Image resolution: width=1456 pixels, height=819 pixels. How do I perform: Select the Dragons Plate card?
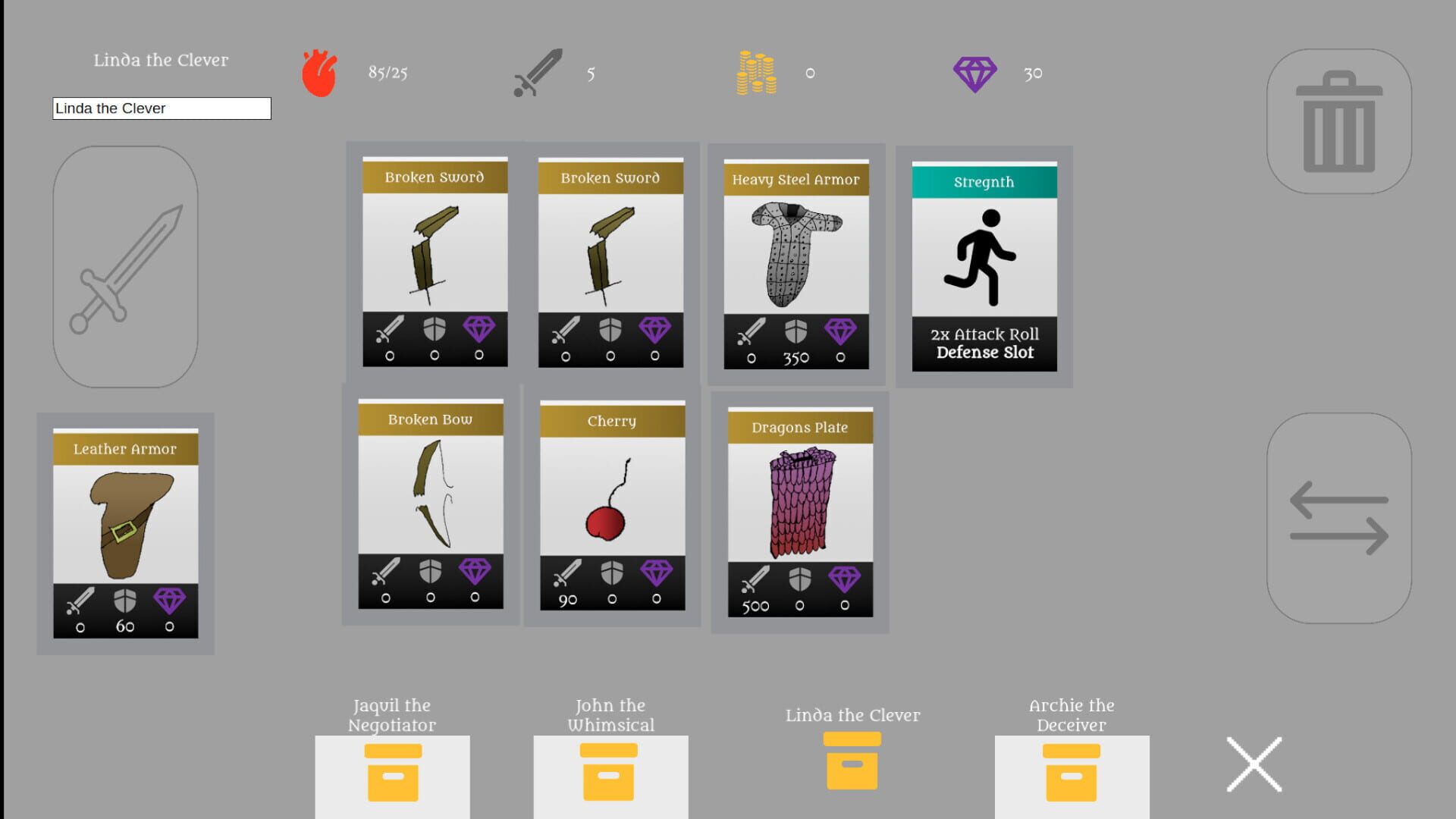click(x=799, y=512)
